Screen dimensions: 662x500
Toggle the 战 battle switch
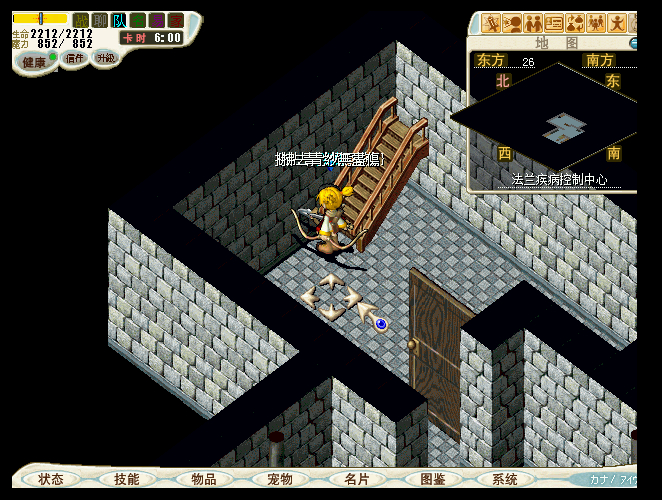[x=81, y=20]
